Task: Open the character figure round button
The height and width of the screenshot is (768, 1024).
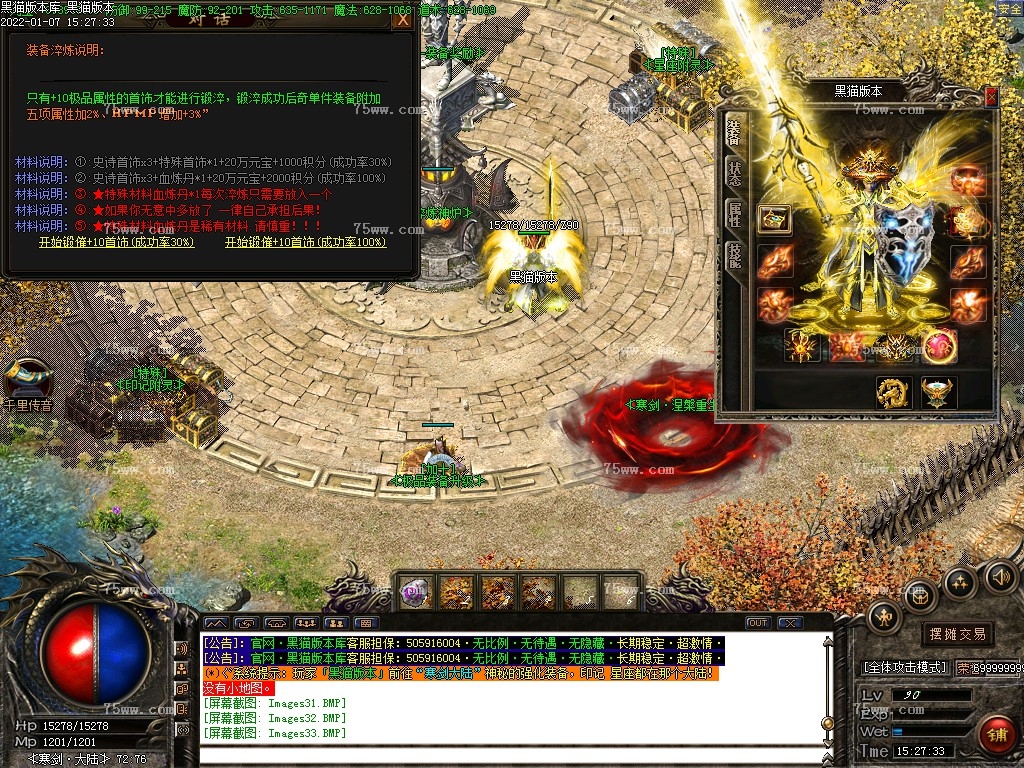Action: tap(885, 617)
